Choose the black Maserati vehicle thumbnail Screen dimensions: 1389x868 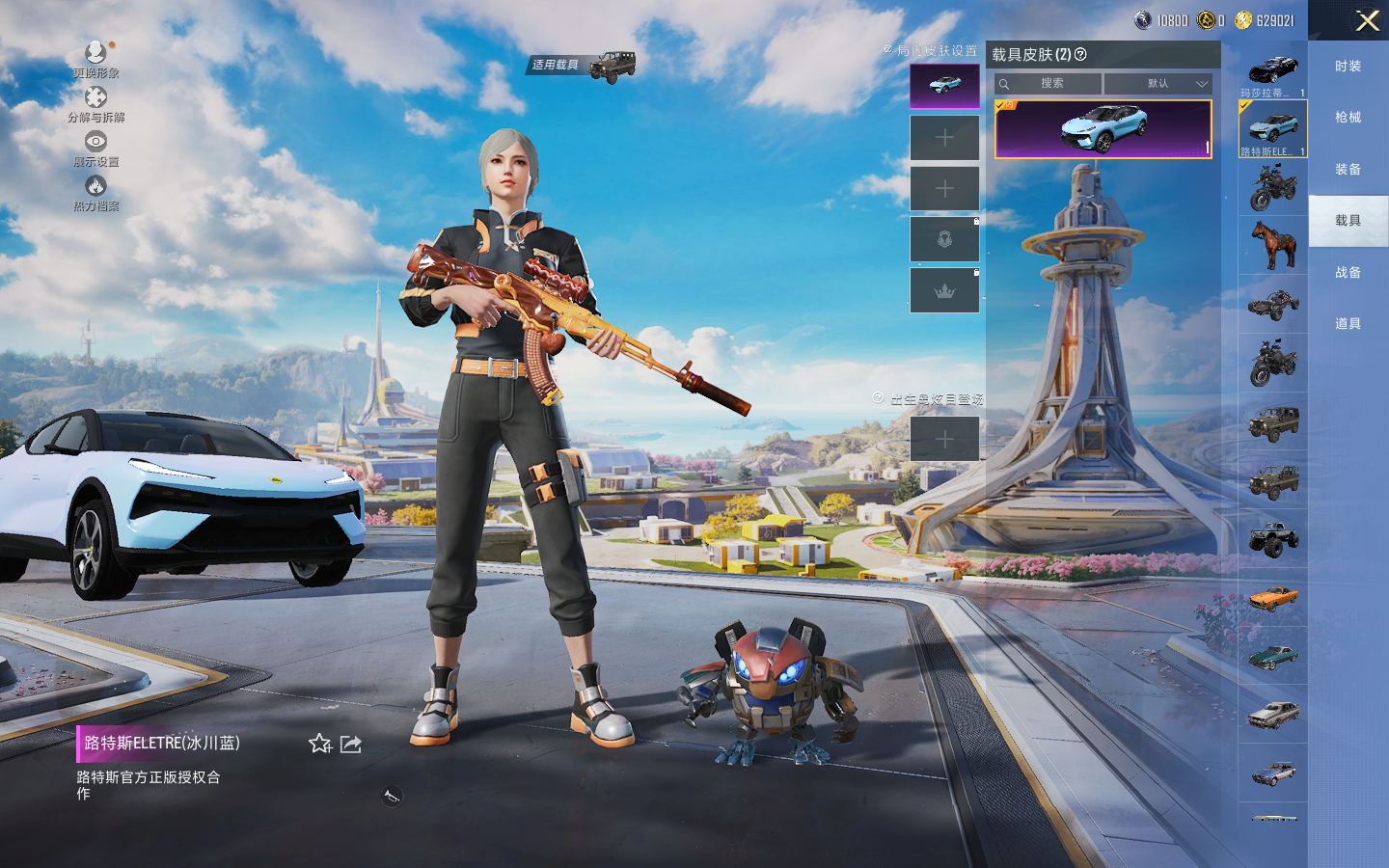point(1273,70)
